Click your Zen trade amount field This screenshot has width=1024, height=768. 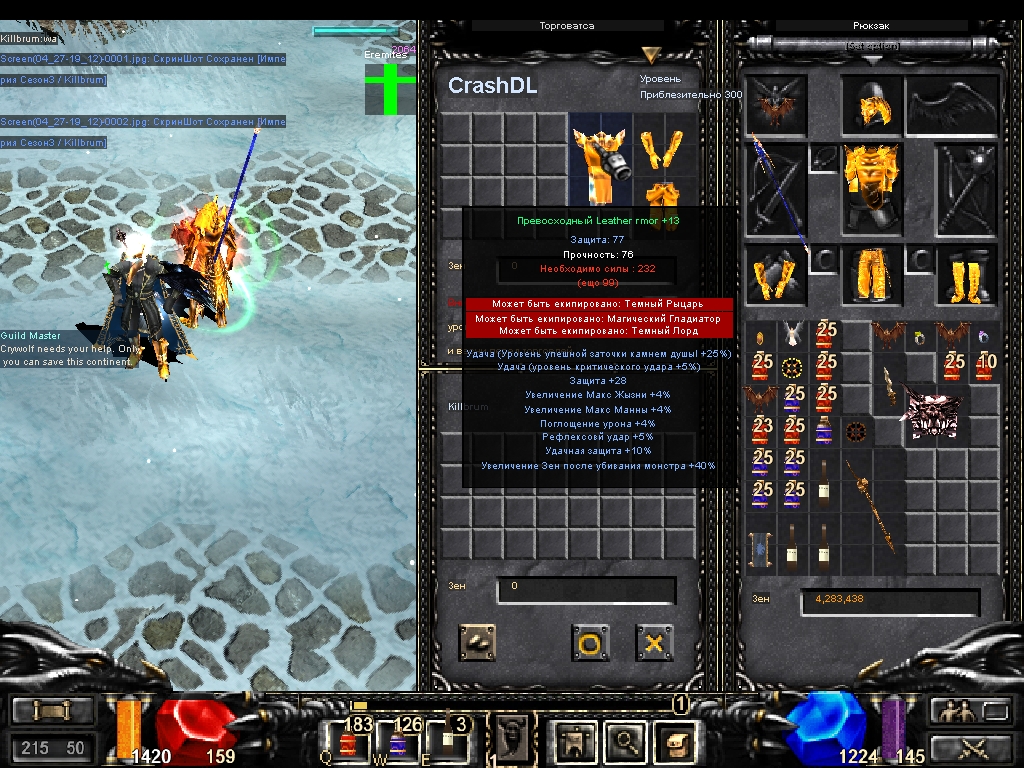[586, 590]
